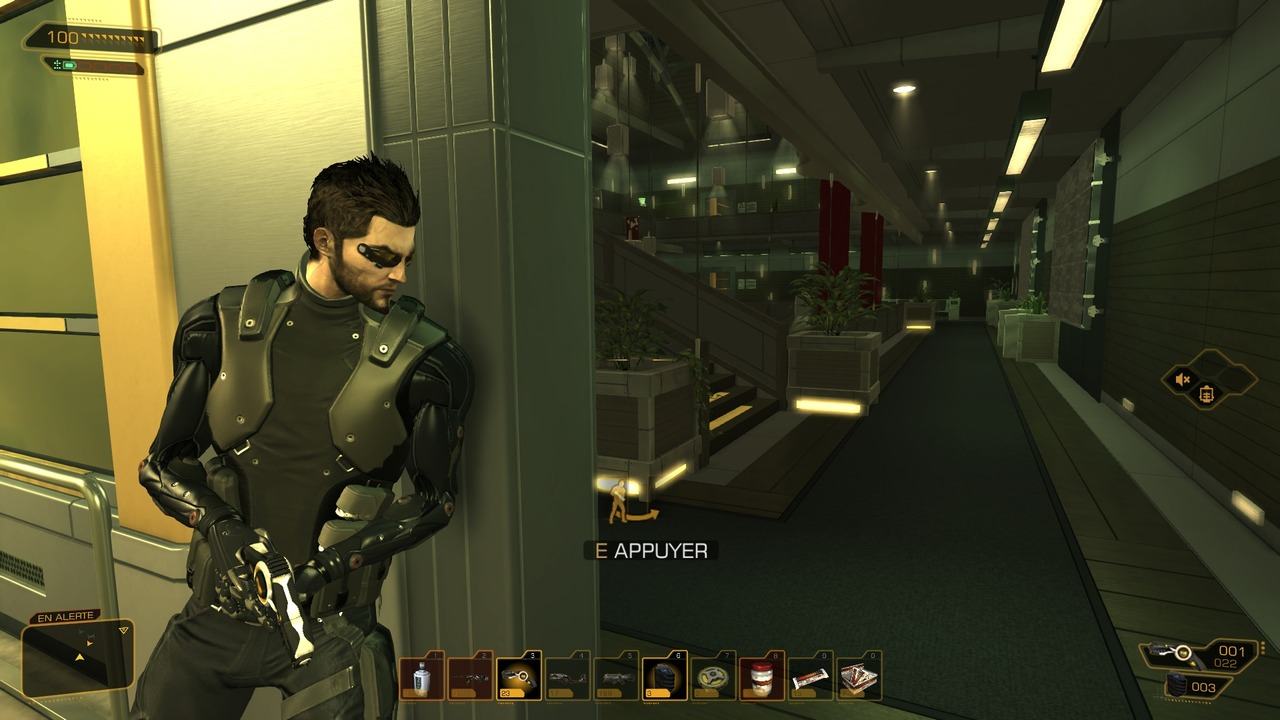
Task: Select the grenade slot showing count 3
Action: [665, 678]
